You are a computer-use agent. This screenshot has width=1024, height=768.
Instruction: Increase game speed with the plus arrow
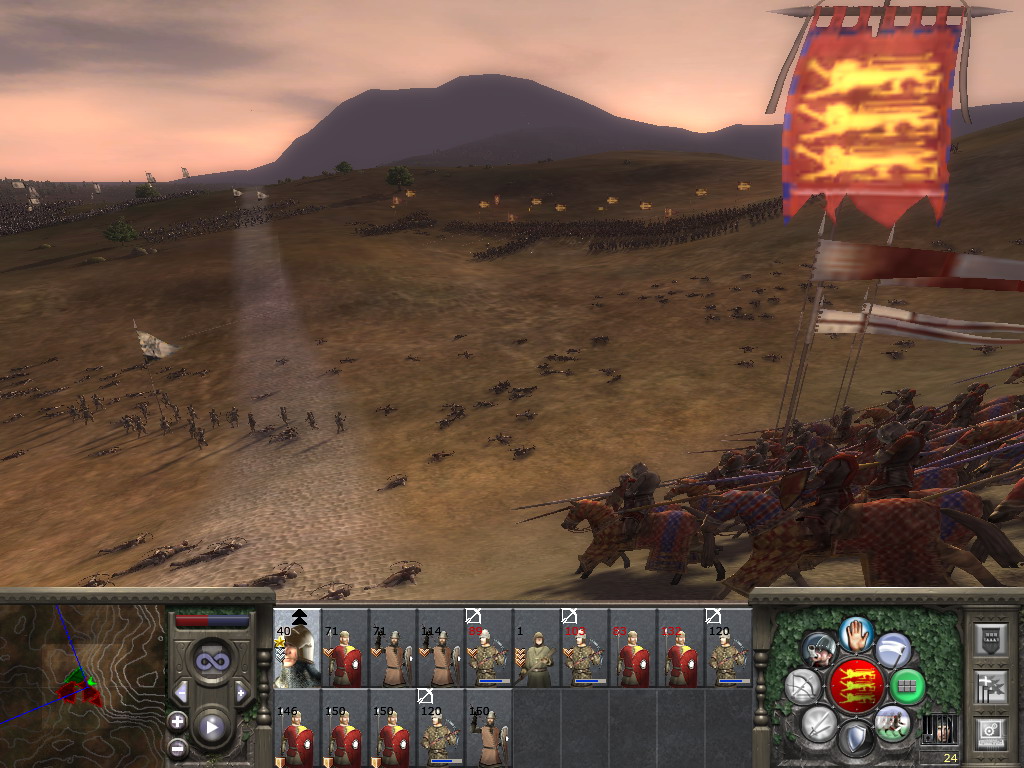(x=241, y=692)
